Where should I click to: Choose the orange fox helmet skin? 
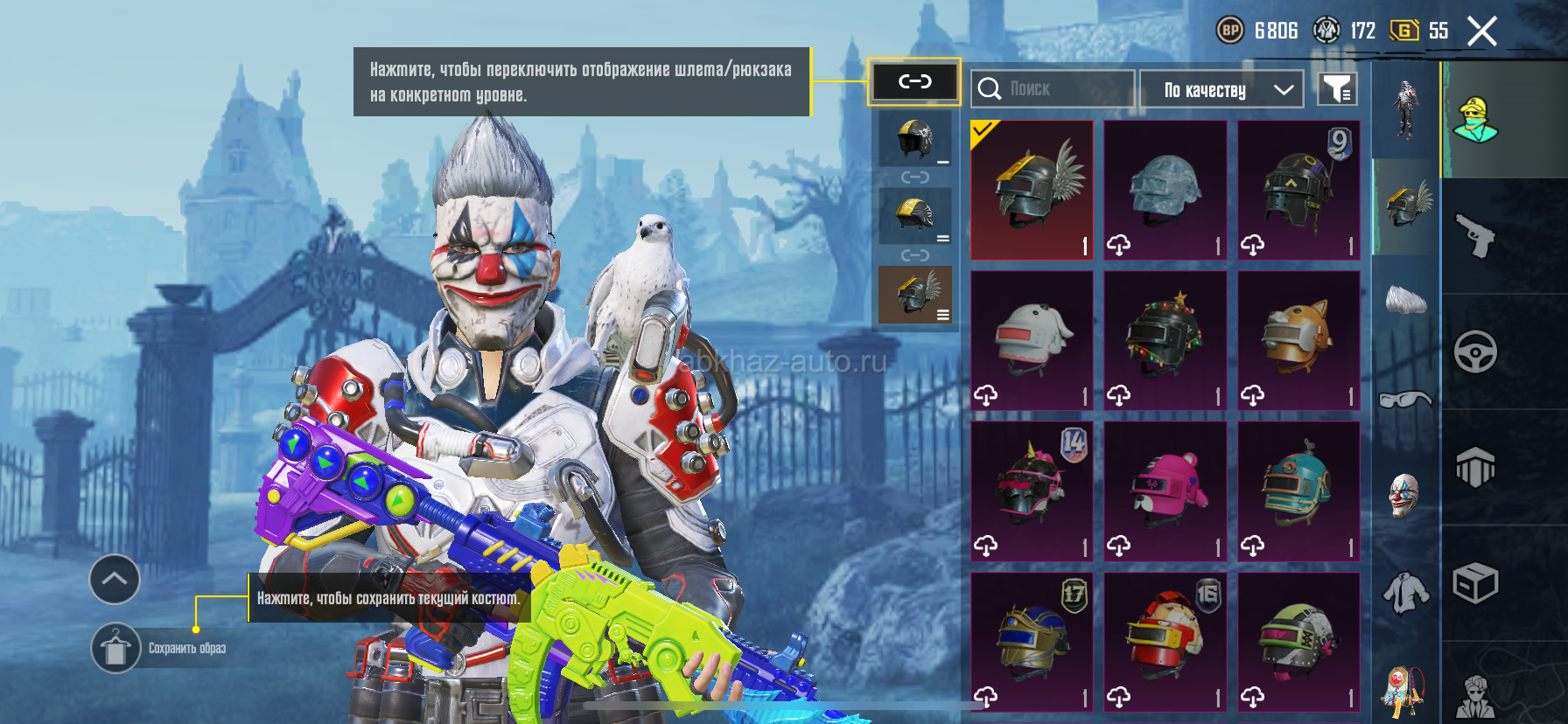tap(1298, 340)
